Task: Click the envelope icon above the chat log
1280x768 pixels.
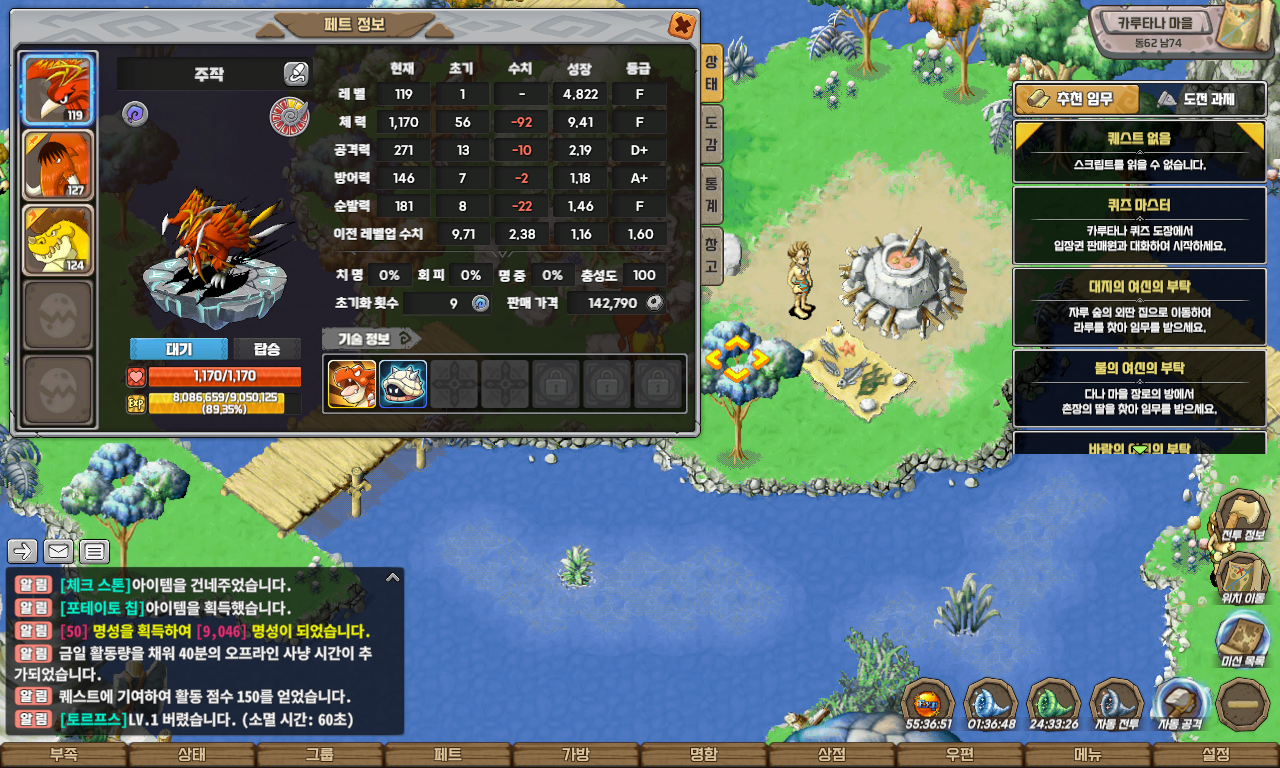Action: pos(58,550)
